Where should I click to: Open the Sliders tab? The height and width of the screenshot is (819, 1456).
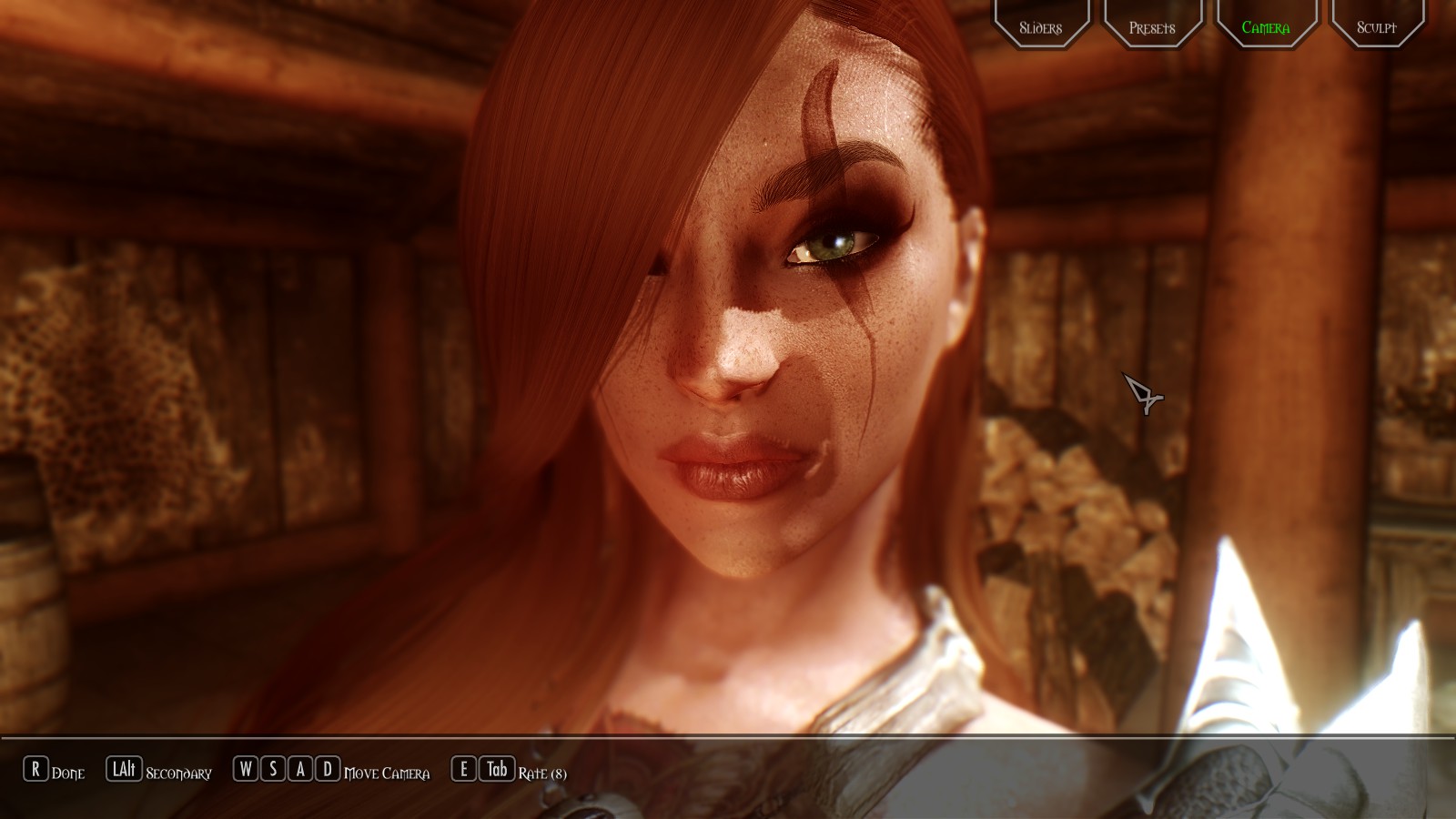1040,27
